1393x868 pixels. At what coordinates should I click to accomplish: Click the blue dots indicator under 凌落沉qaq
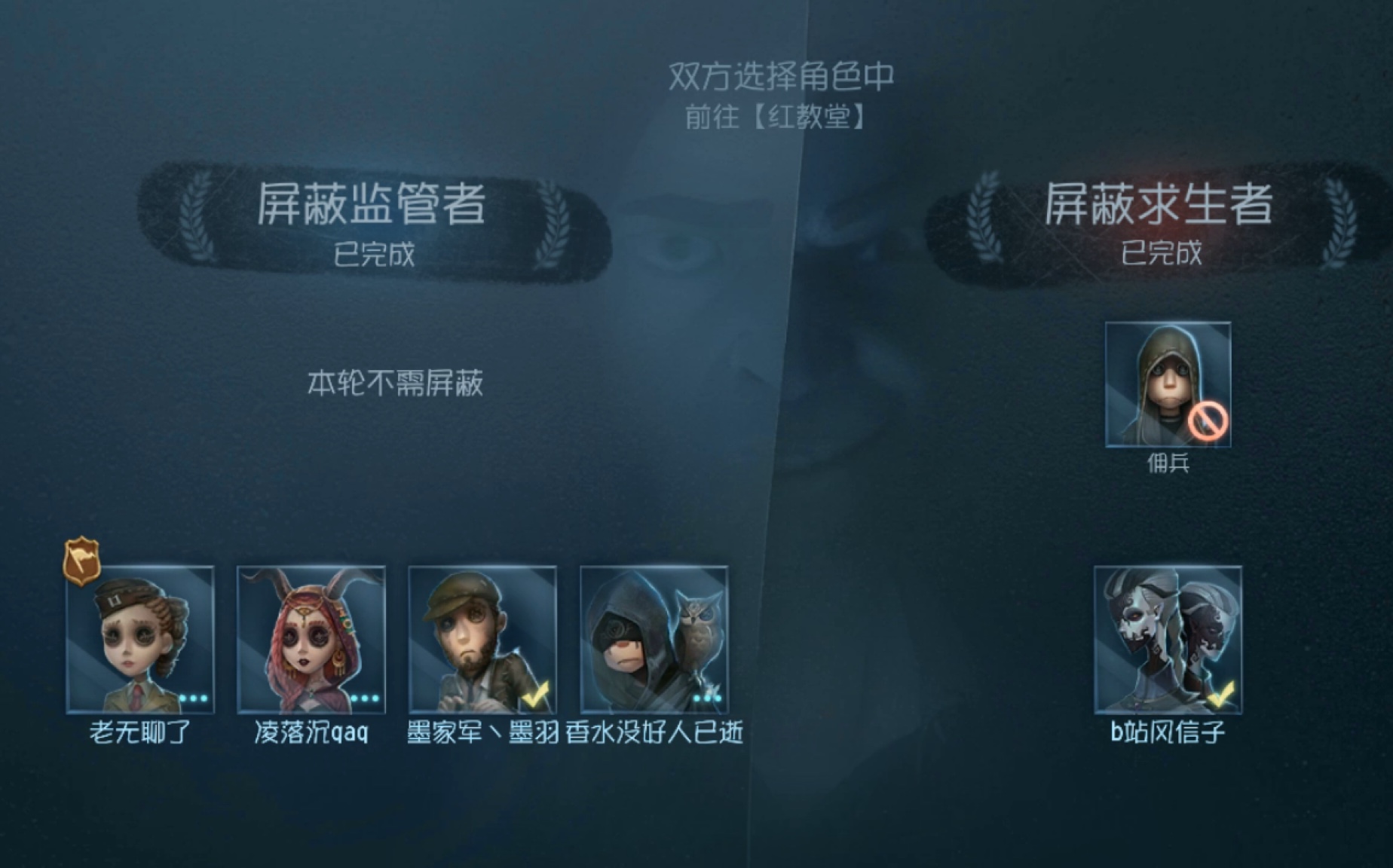pyautogui.click(x=364, y=699)
